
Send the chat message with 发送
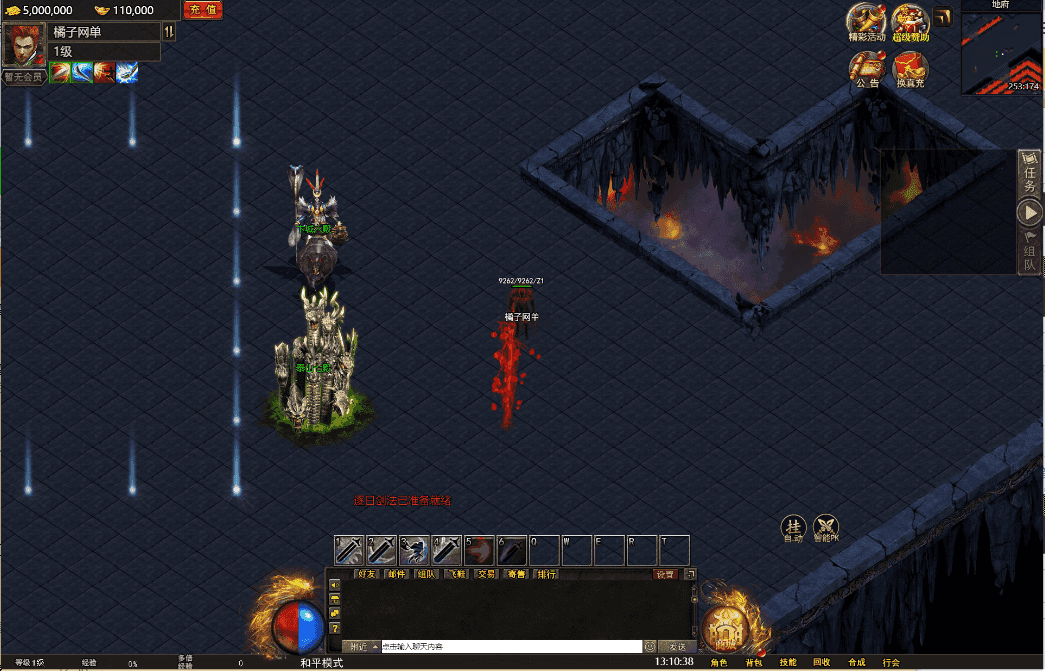677,647
